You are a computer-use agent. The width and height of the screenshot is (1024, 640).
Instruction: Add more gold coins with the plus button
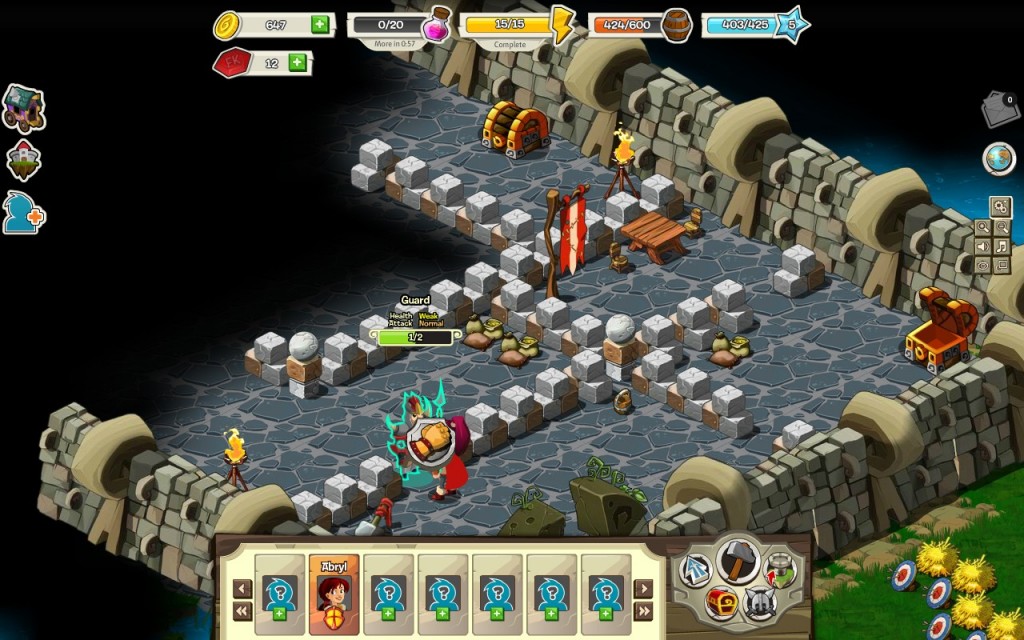click(x=320, y=25)
